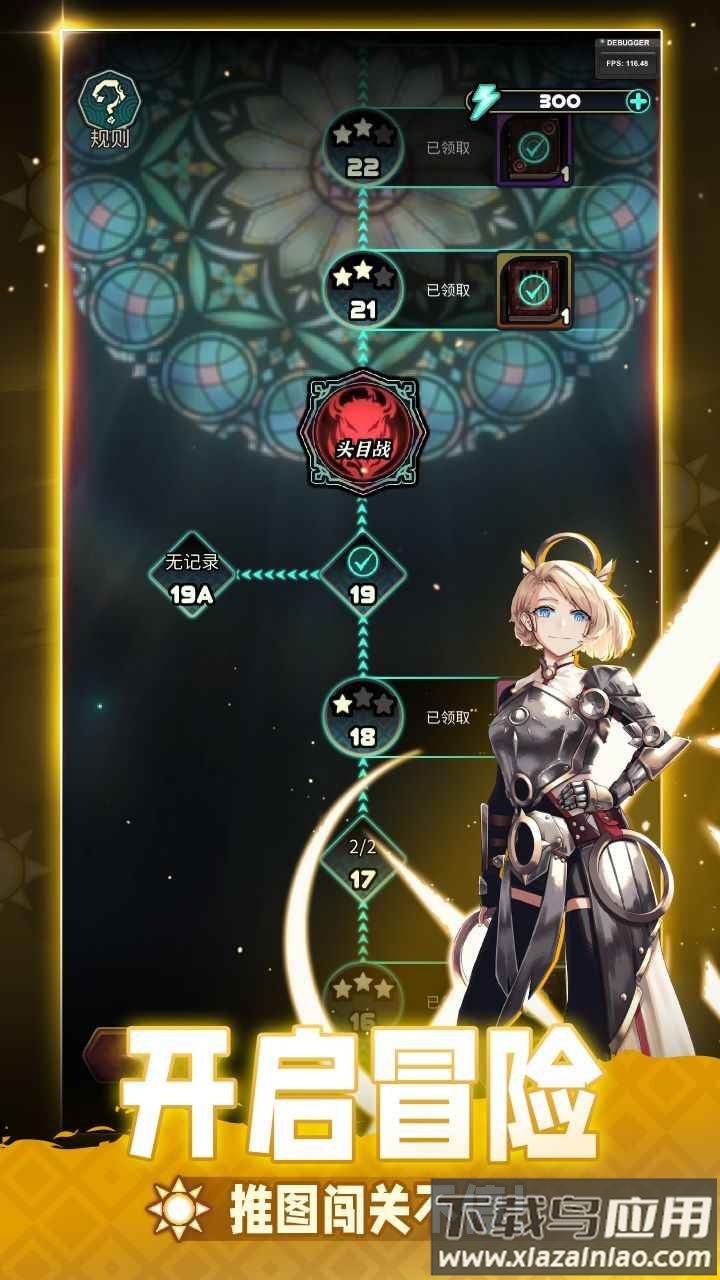720x1280 pixels.
Task: Select stage 21 node
Action: pos(362,290)
